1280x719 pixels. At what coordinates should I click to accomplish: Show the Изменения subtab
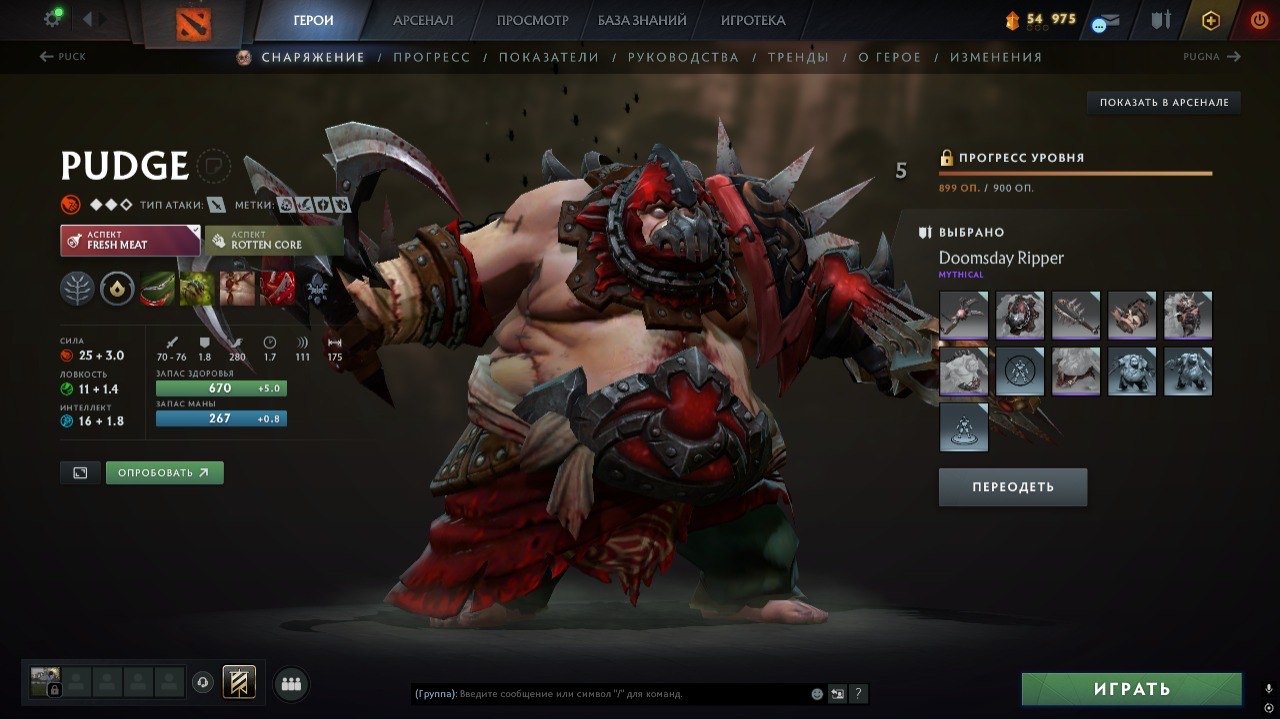995,57
